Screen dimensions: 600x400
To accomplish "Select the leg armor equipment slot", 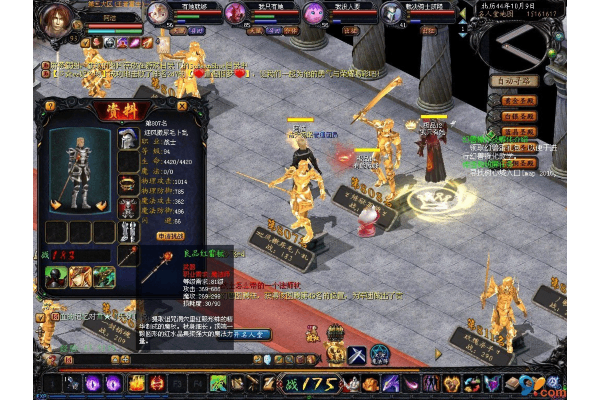I will coord(127,230).
